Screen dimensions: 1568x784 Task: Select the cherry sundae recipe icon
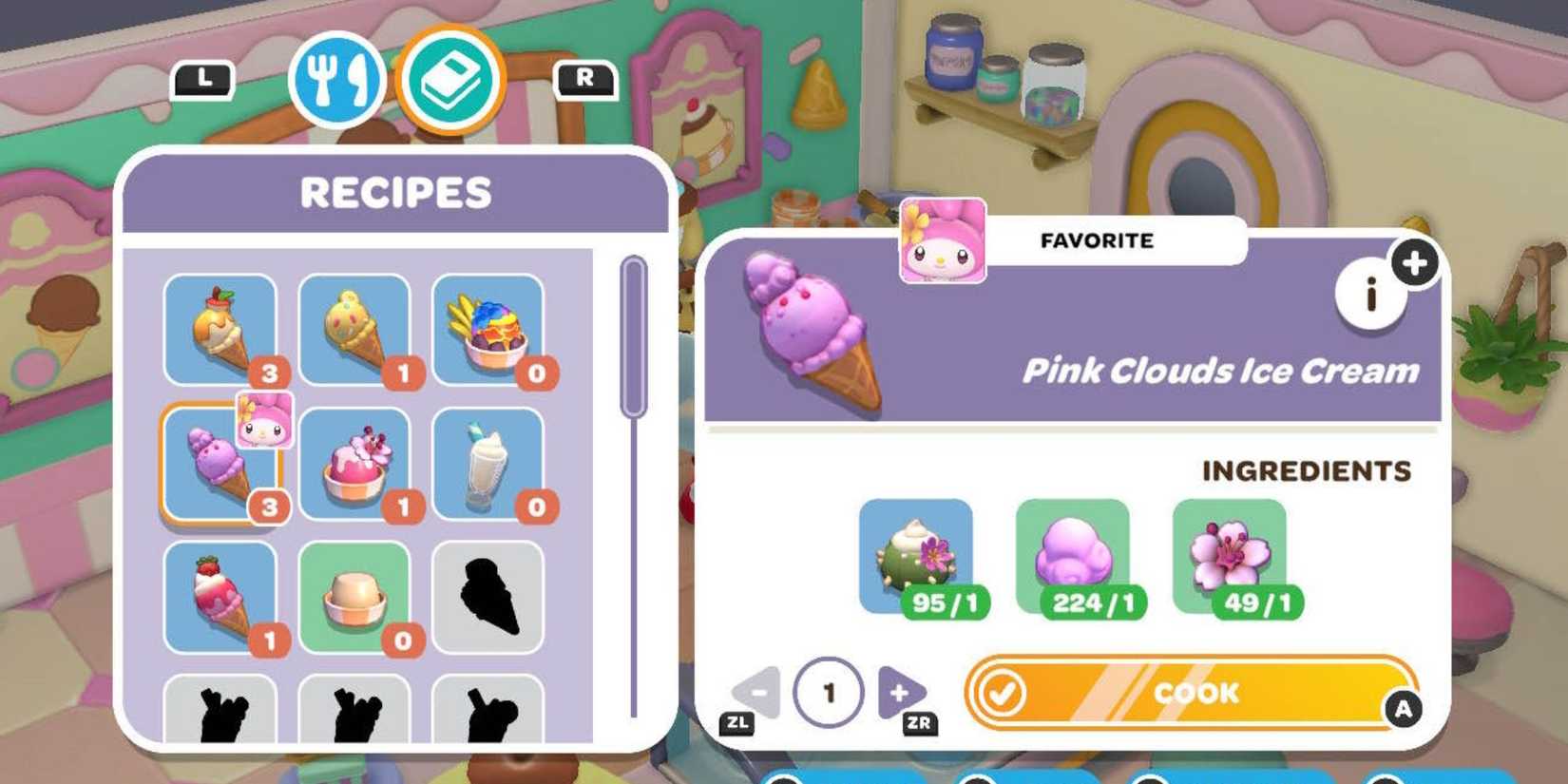(x=354, y=463)
